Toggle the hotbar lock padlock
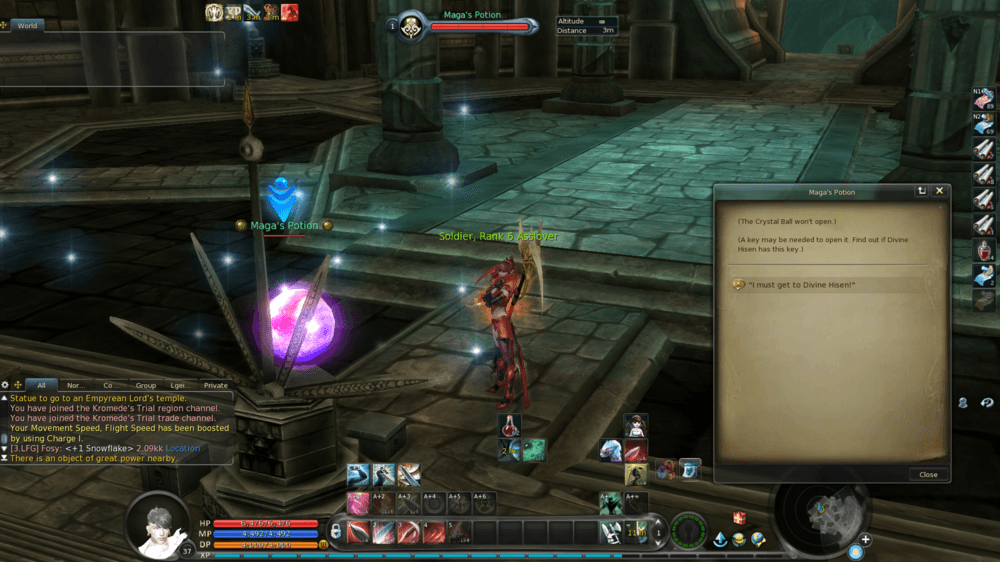This screenshot has width=1000, height=562. [337, 531]
